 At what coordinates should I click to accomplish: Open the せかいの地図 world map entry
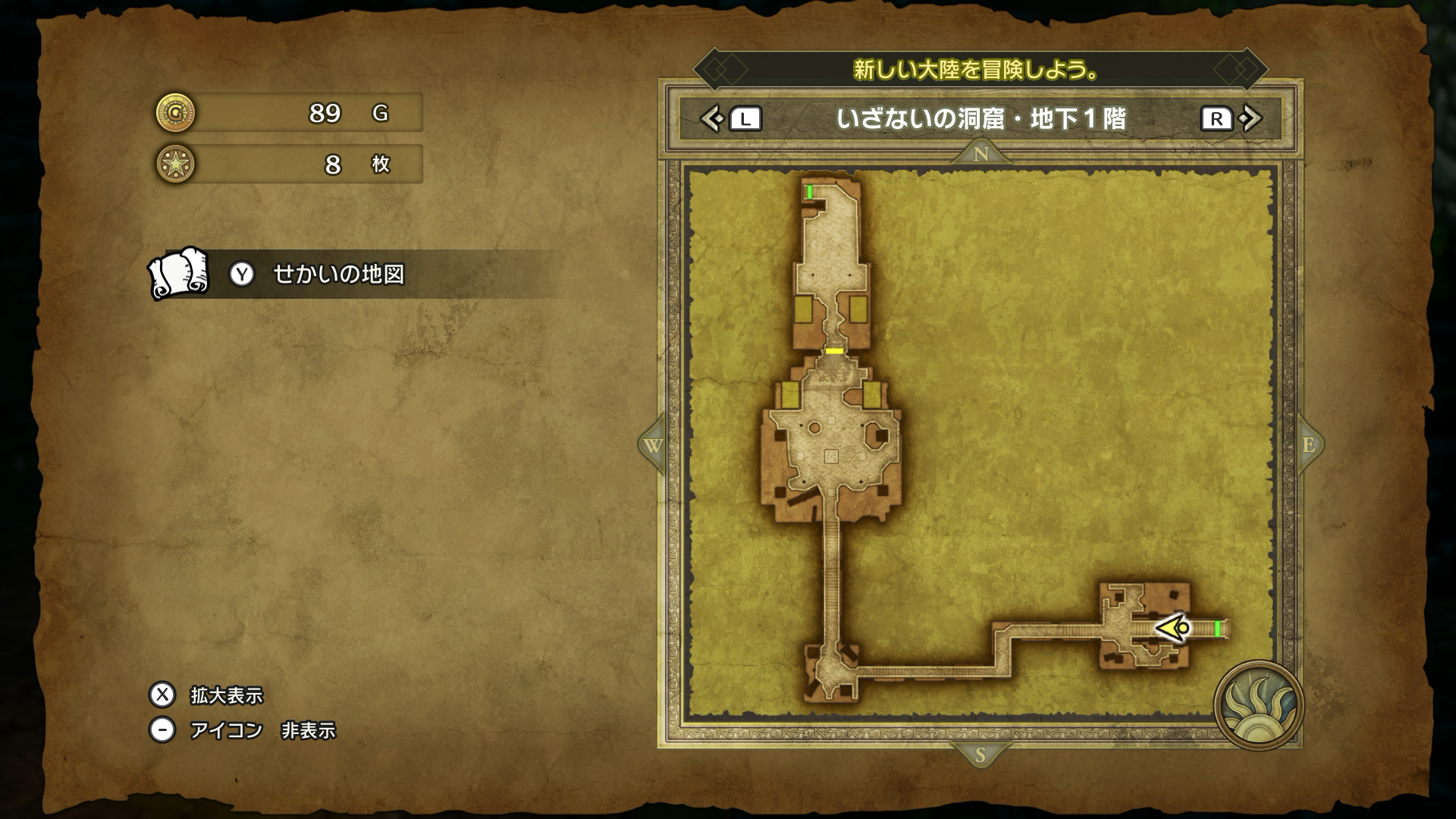[x=338, y=274]
